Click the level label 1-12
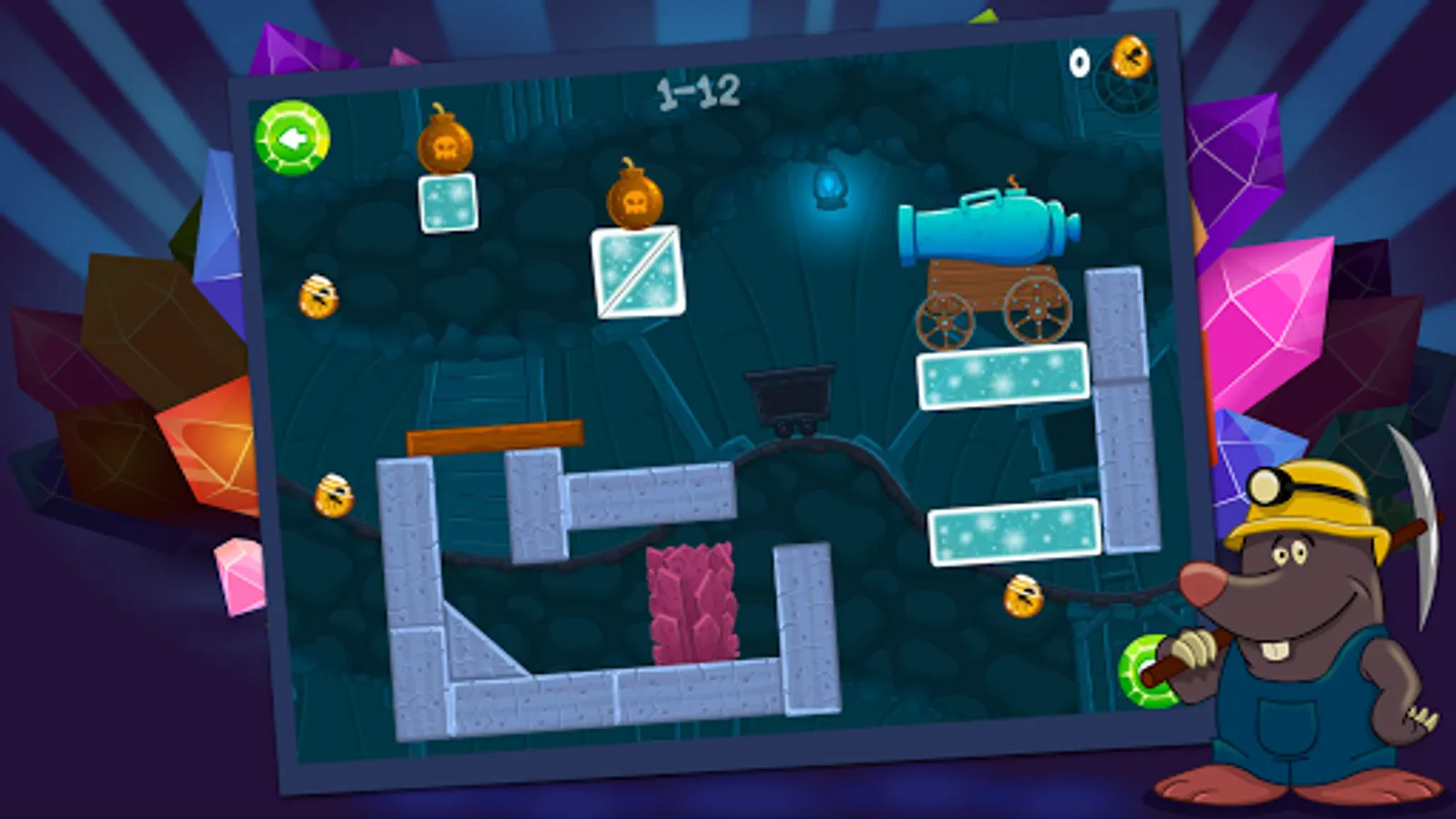Image resolution: width=1456 pixels, height=819 pixels. (x=698, y=90)
